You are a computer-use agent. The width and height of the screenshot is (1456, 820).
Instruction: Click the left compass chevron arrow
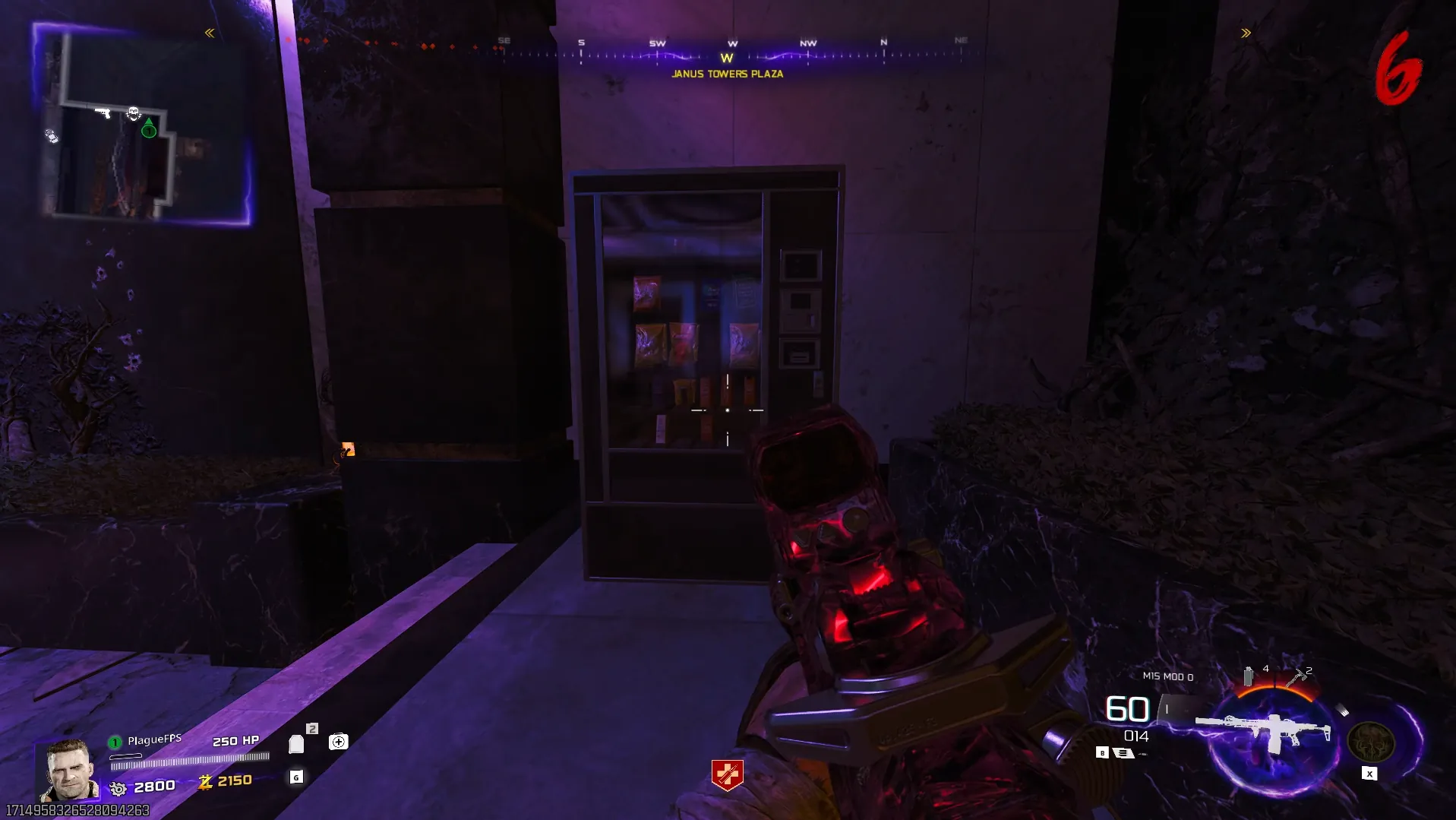coord(210,33)
